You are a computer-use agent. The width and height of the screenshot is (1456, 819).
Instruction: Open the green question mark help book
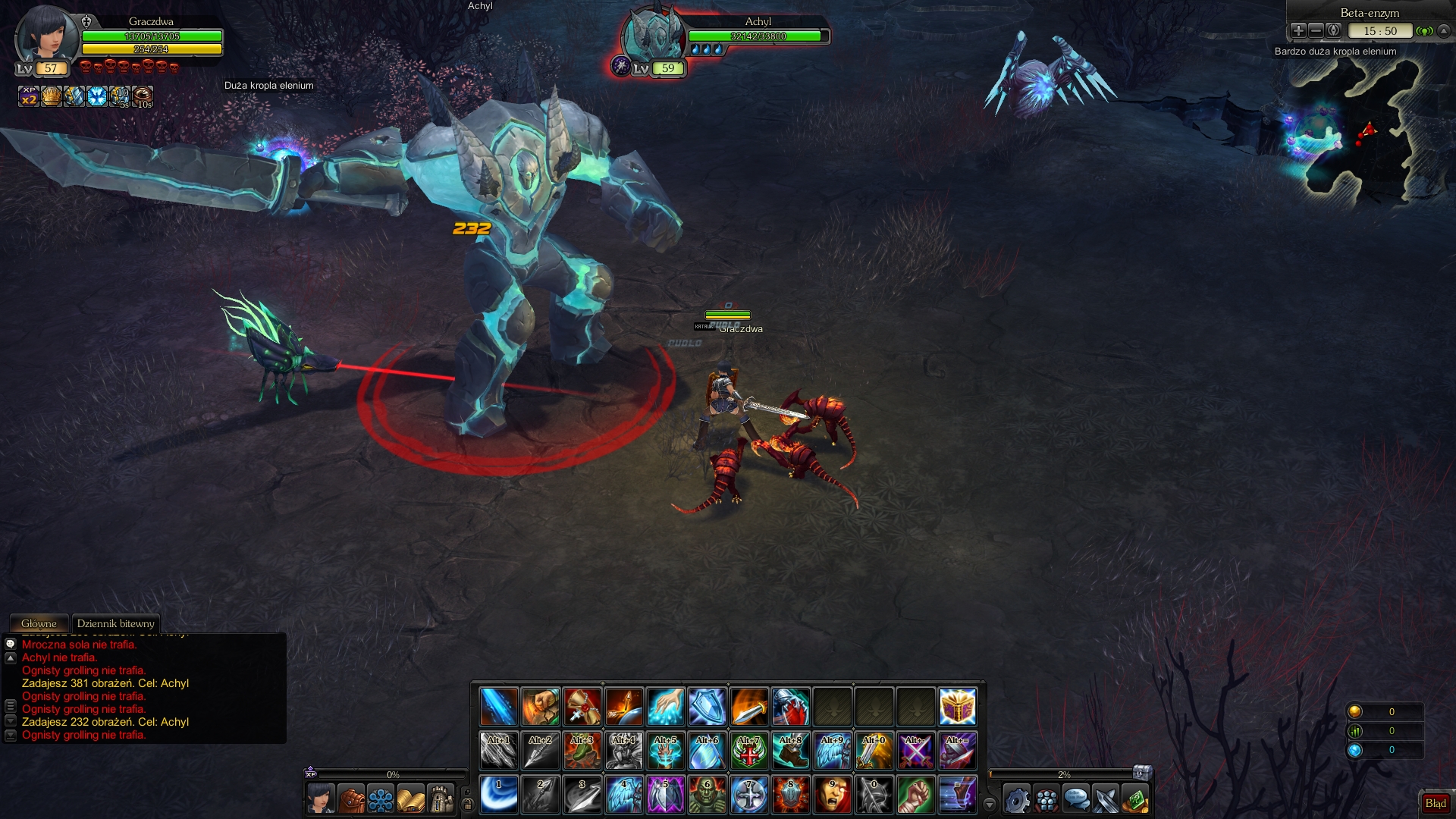click(1135, 799)
